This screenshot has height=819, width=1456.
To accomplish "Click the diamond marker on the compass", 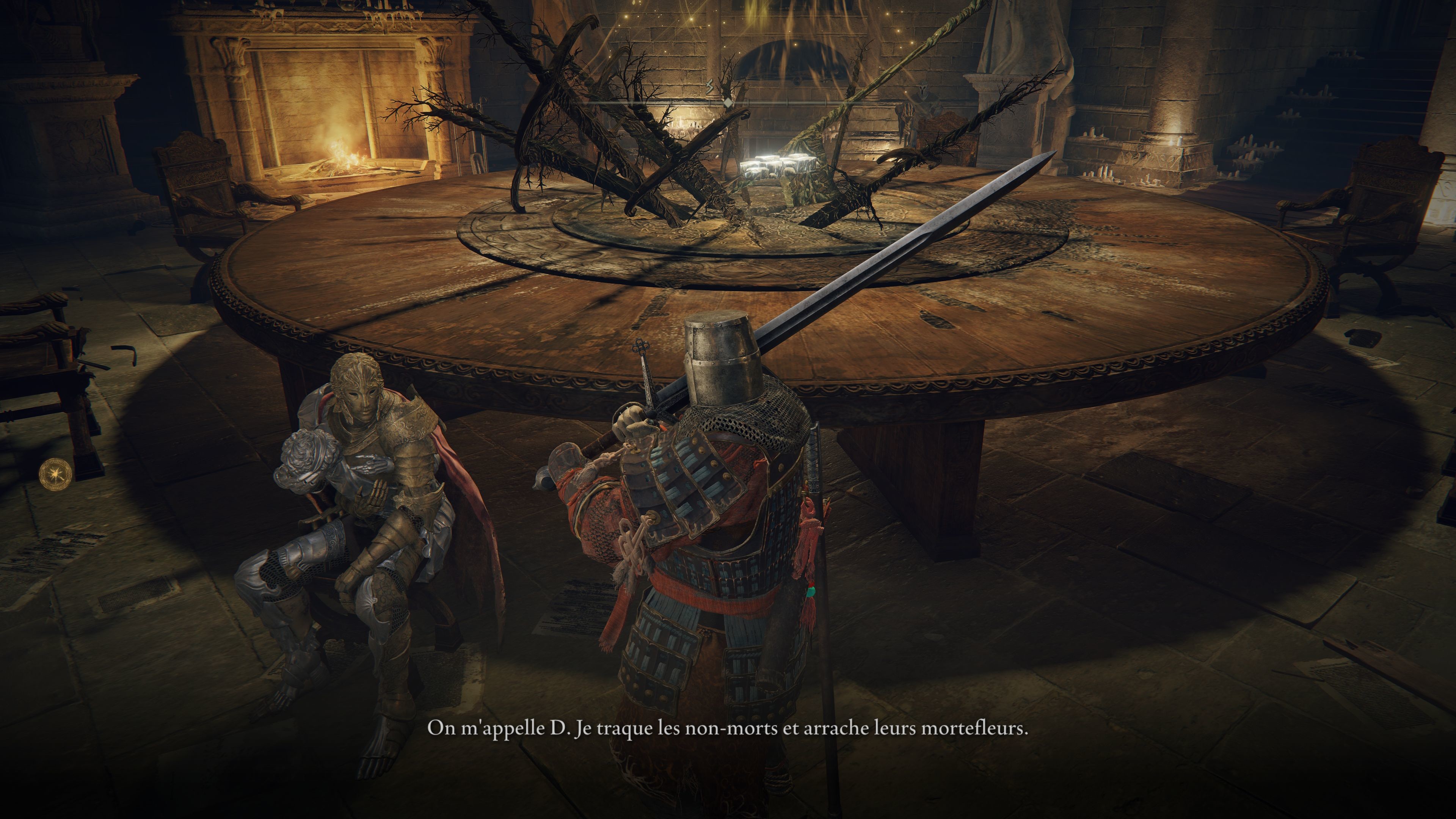I will [728, 104].
